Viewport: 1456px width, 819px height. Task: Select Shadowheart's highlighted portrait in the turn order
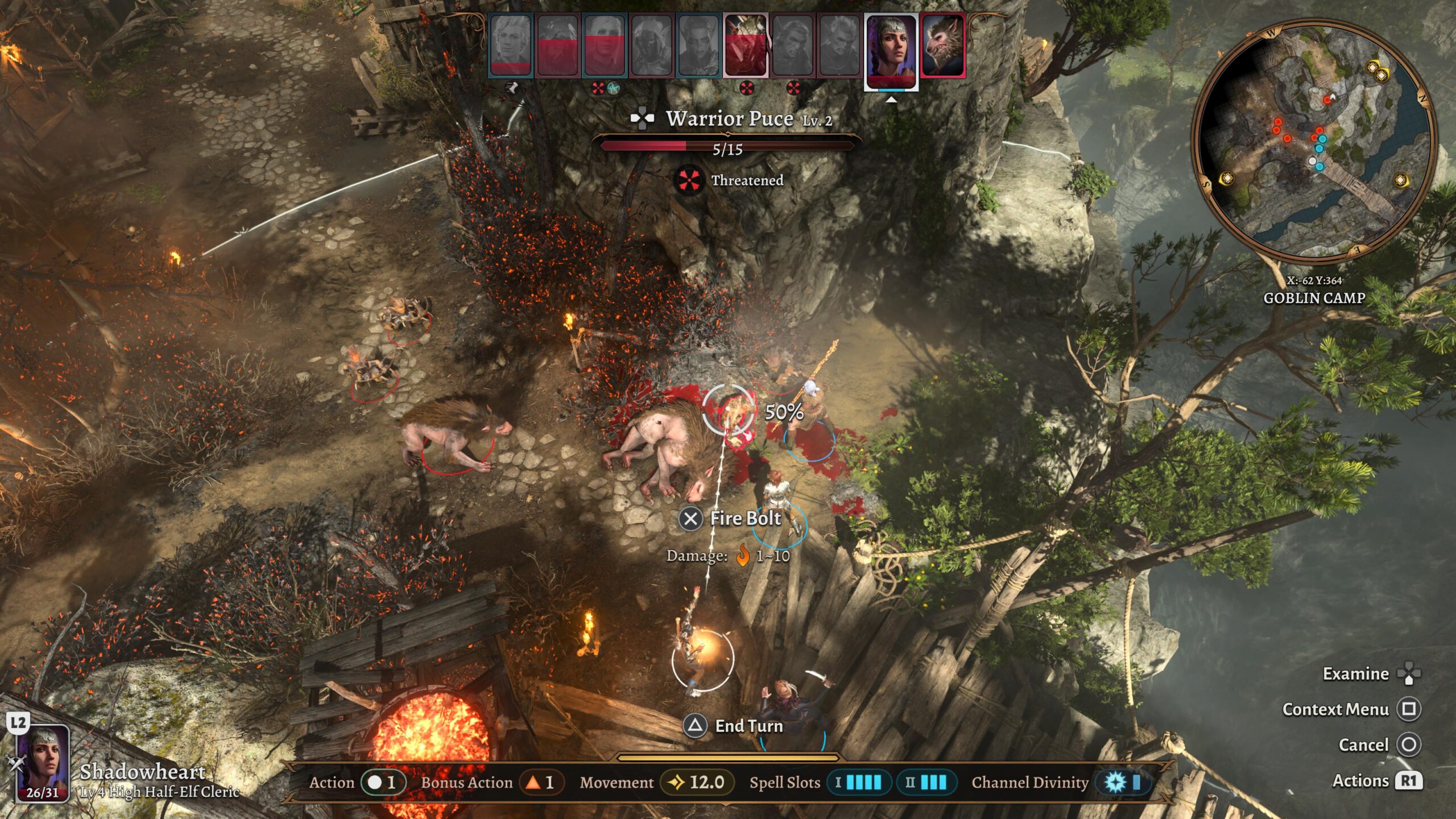click(891, 50)
